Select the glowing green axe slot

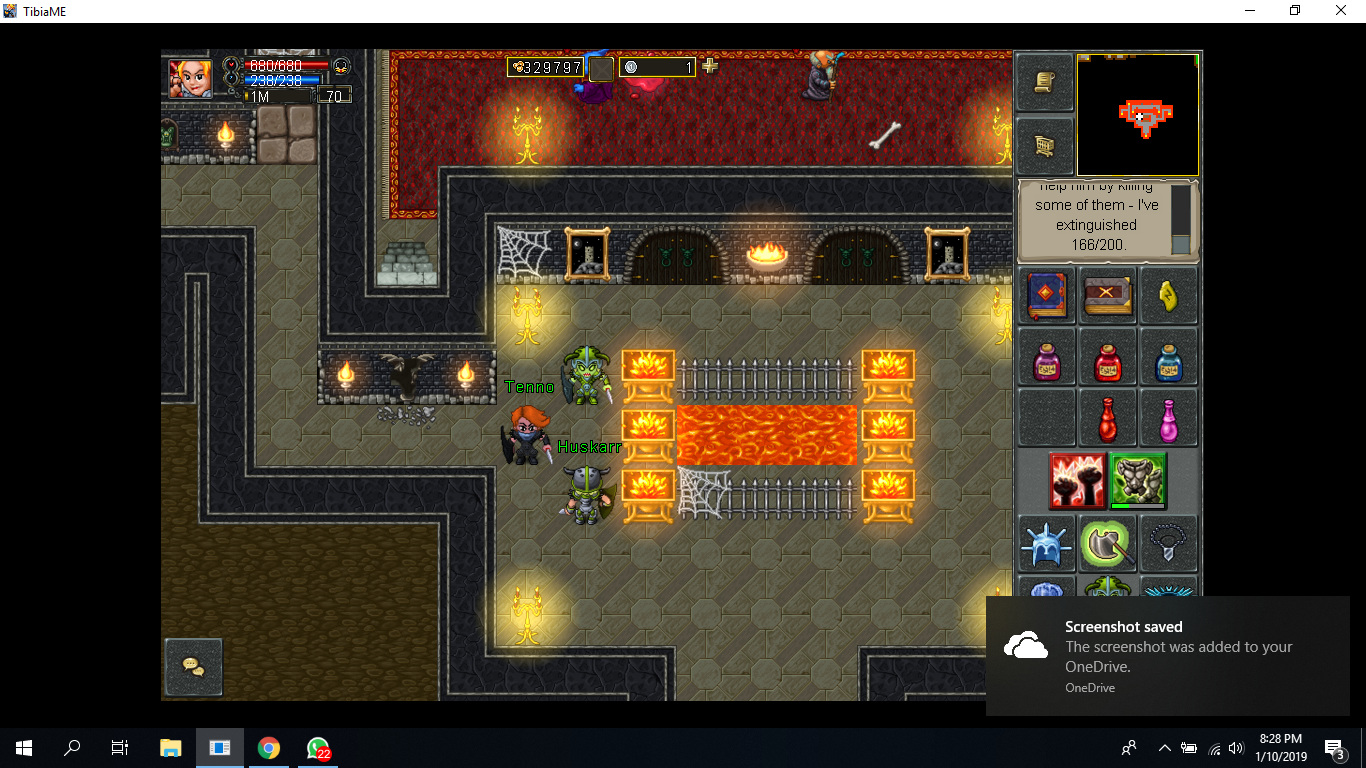coord(1108,544)
